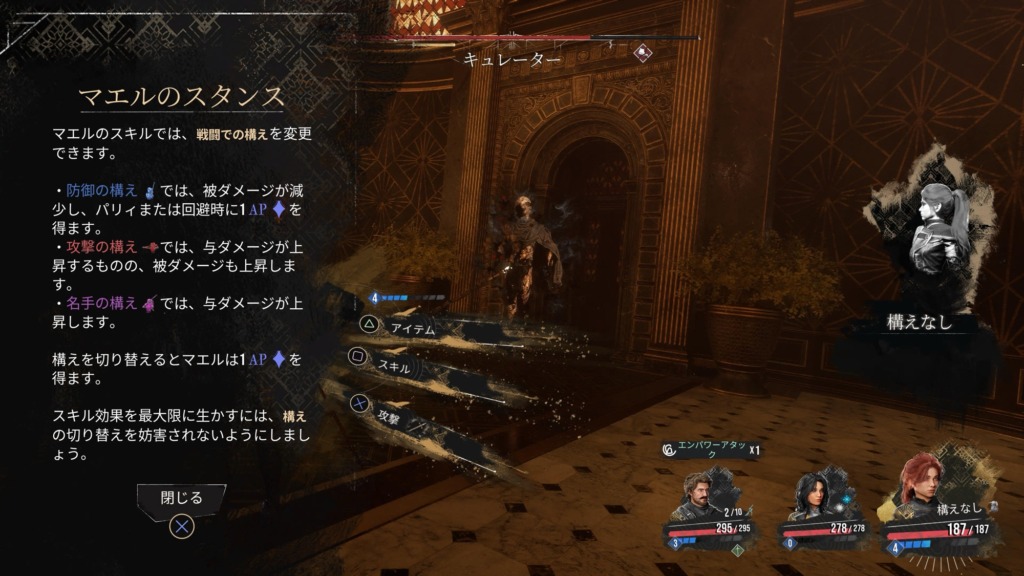The width and height of the screenshot is (1024, 576).
Task: Click the キュレーター enemy target marker
Action: (x=644, y=53)
